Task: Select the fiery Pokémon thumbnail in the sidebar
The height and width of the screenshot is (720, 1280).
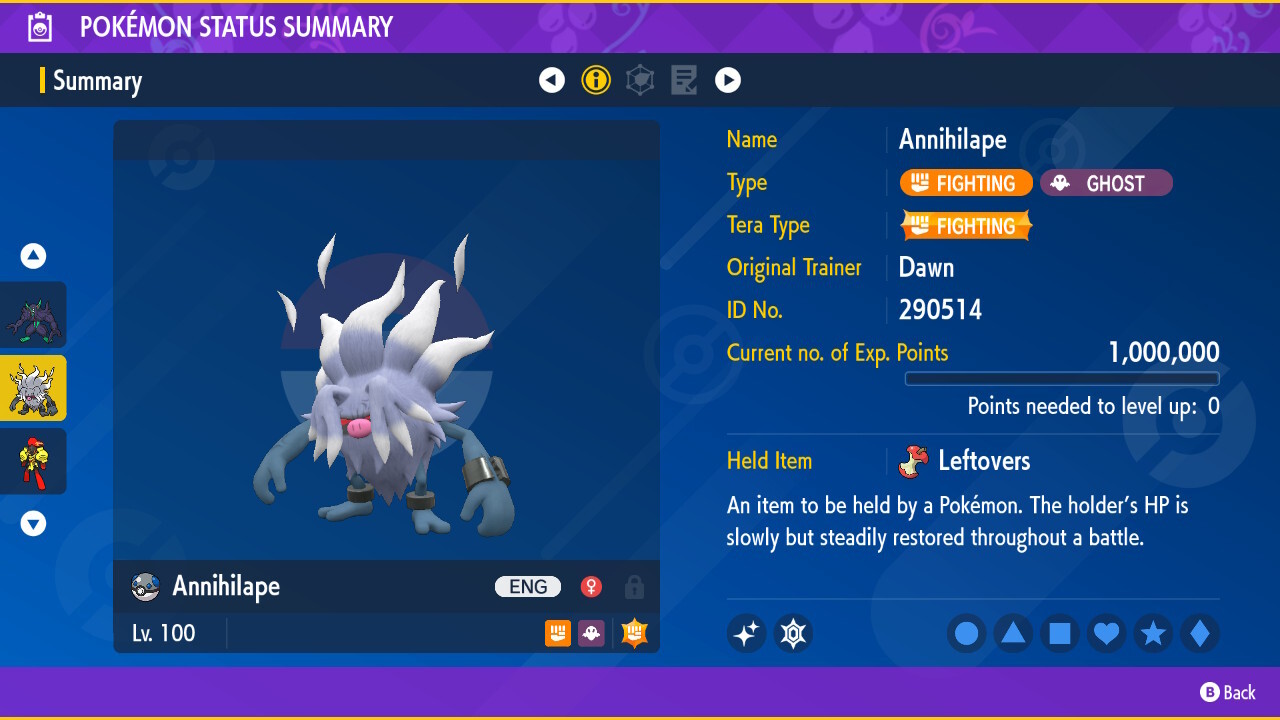Action: tap(34, 461)
